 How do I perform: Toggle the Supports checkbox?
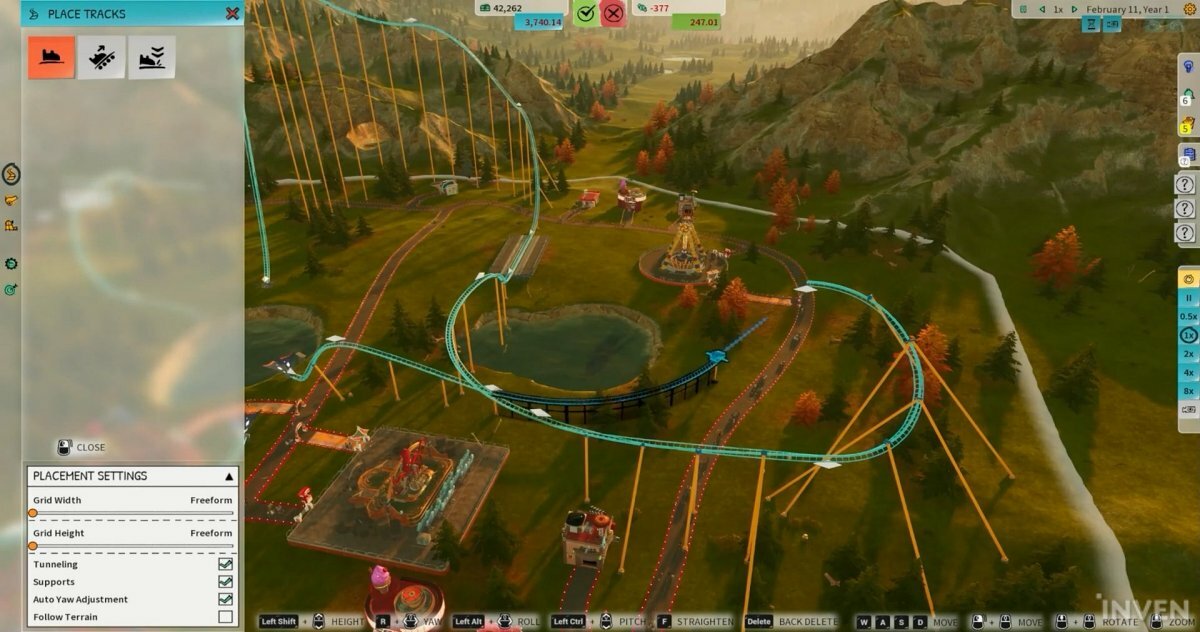coord(225,582)
